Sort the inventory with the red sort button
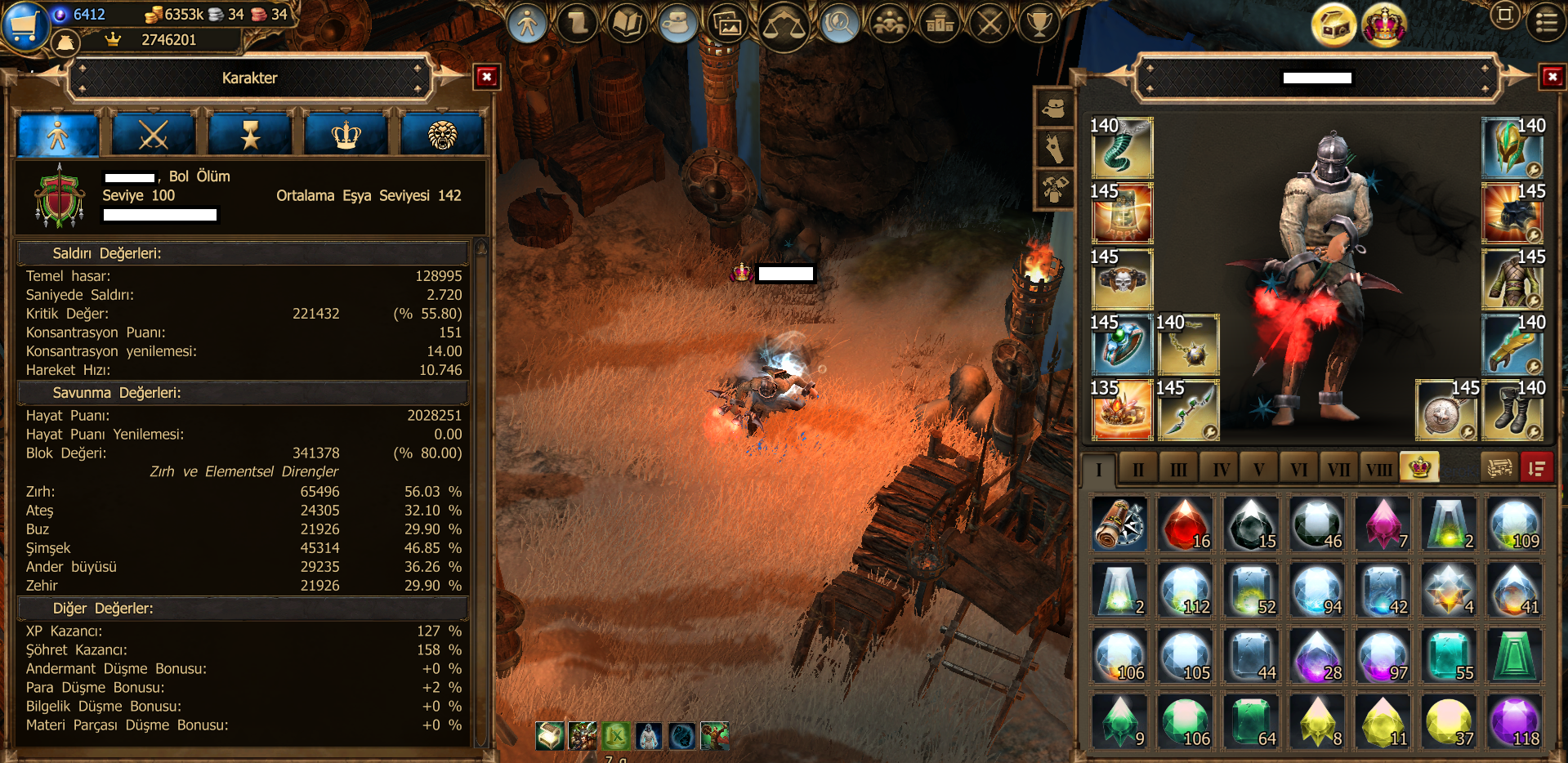The width and height of the screenshot is (1568, 763). pyautogui.click(x=1536, y=468)
